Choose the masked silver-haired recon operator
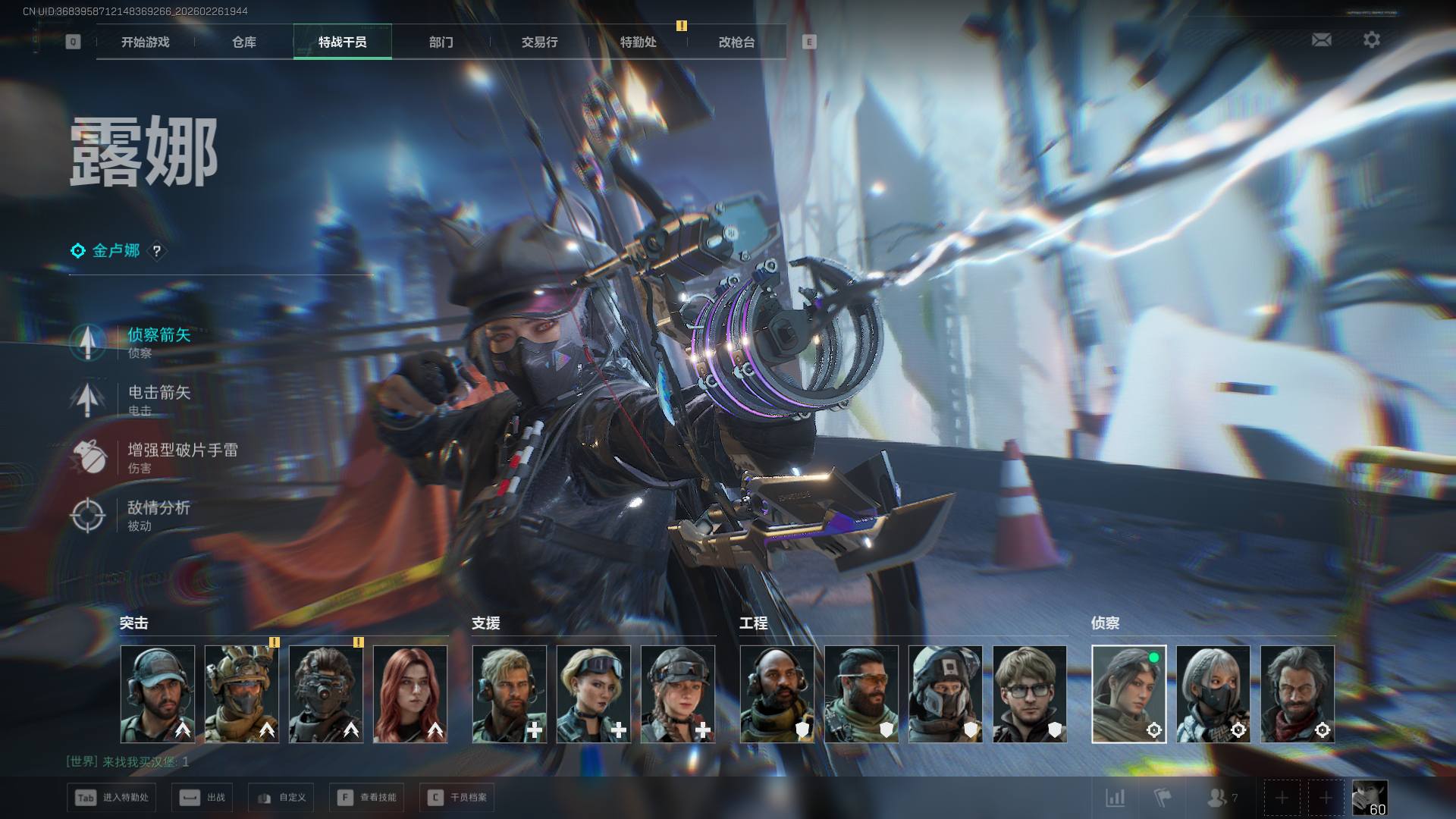This screenshot has height=819, width=1456. [1213, 694]
